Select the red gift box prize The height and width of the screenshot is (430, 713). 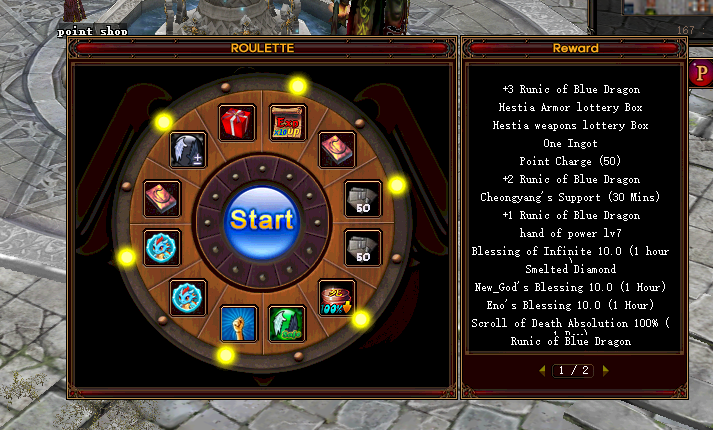(x=237, y=123)
